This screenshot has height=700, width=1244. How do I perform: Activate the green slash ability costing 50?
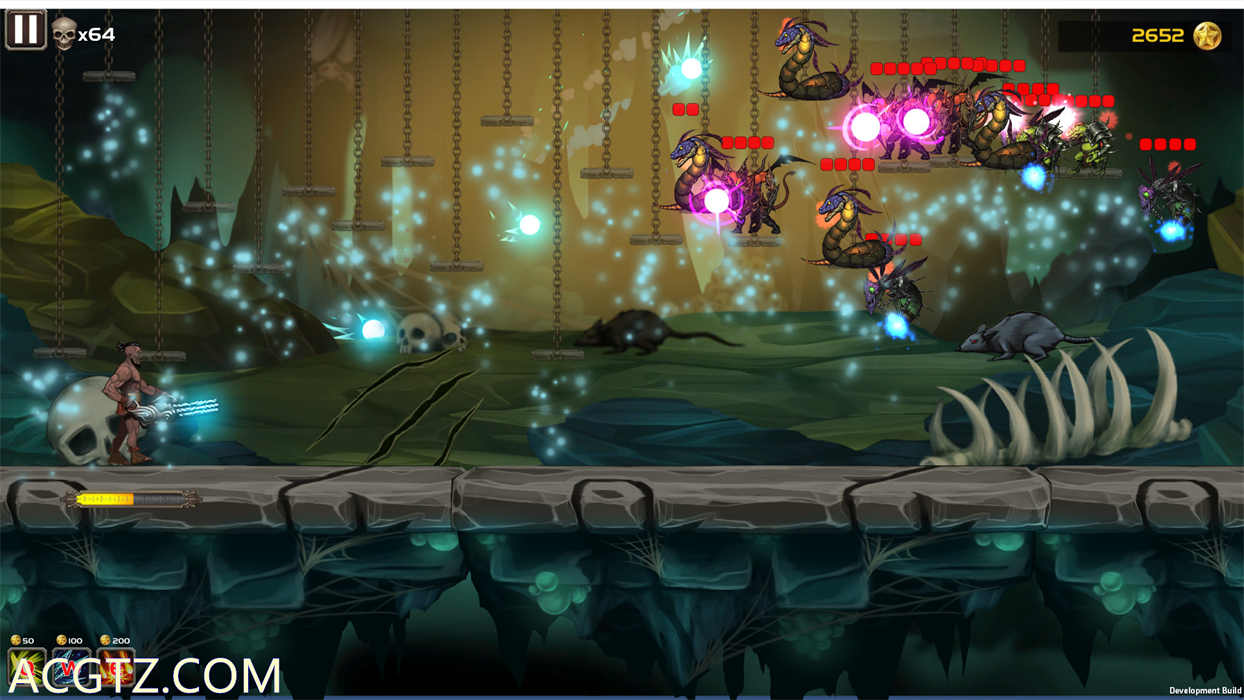coord(27,667)
